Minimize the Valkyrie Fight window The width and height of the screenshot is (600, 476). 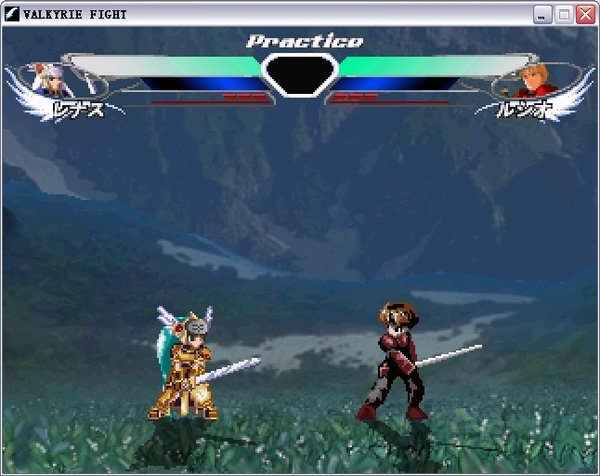tap(543, 14)
